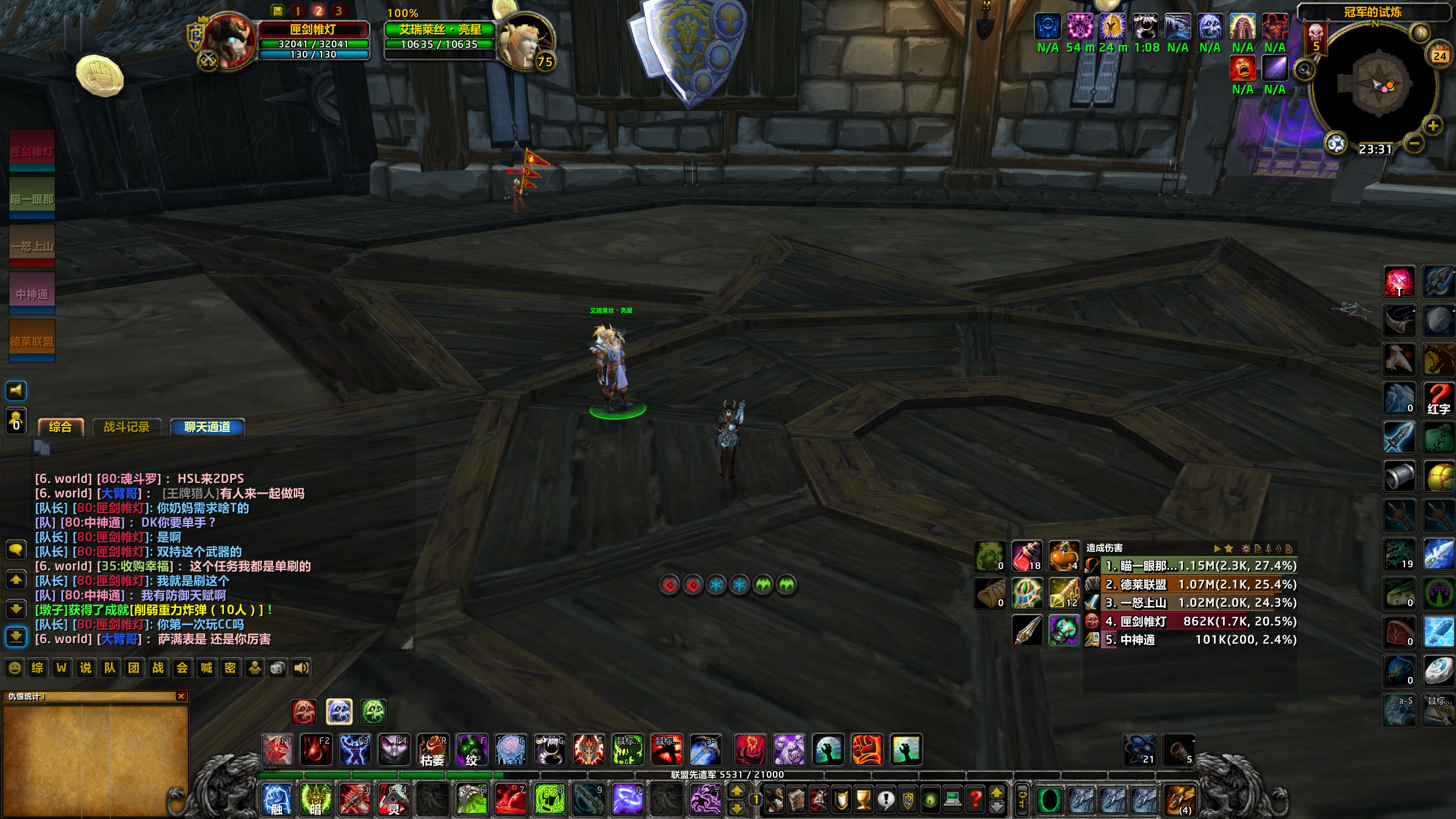Switch to the 战斗记录 chat tab
Viewport: 1456px width, 819px height.
click(x=126, y=426)
